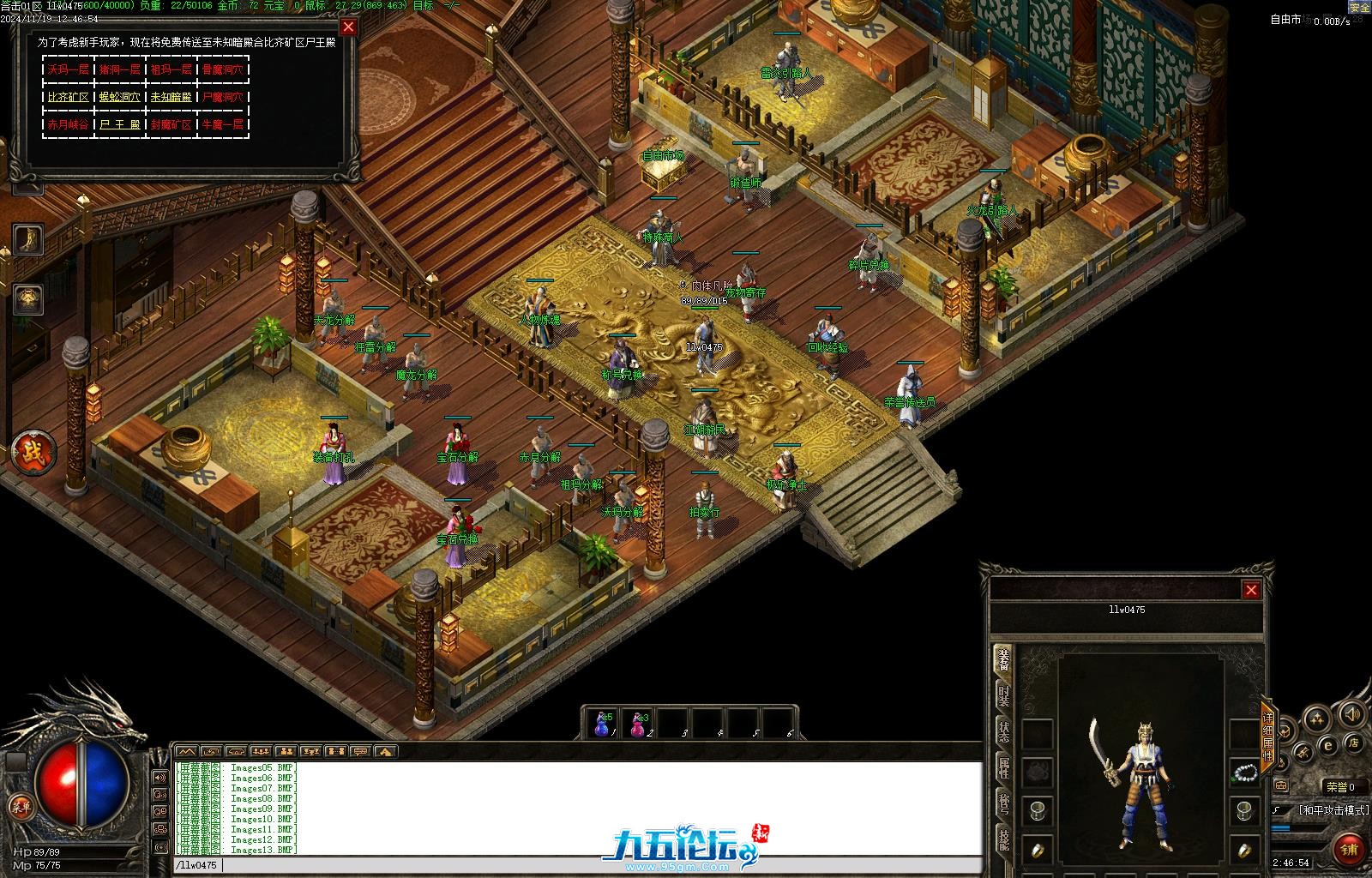1372x878 pixels.
Task: Open the red 铺 shop button
Action: pos(1350,849)
